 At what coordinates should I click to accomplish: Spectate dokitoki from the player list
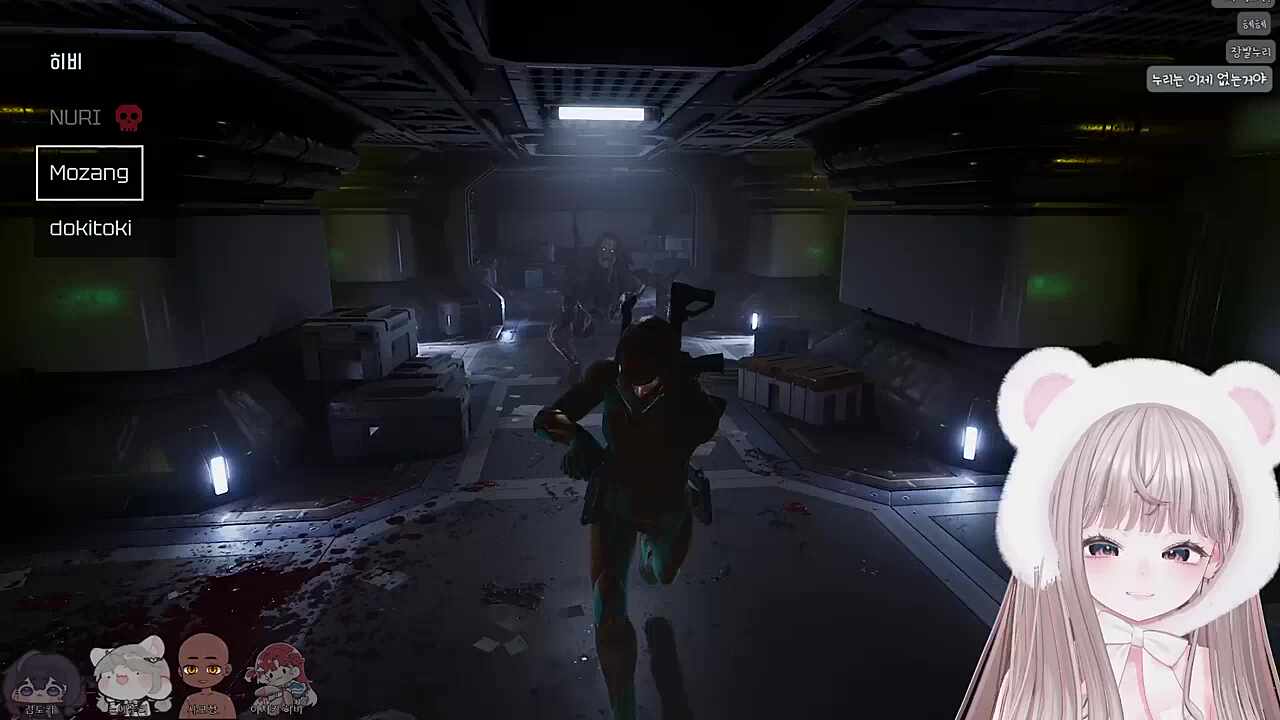pyautogui.click(x=90, y=228)
